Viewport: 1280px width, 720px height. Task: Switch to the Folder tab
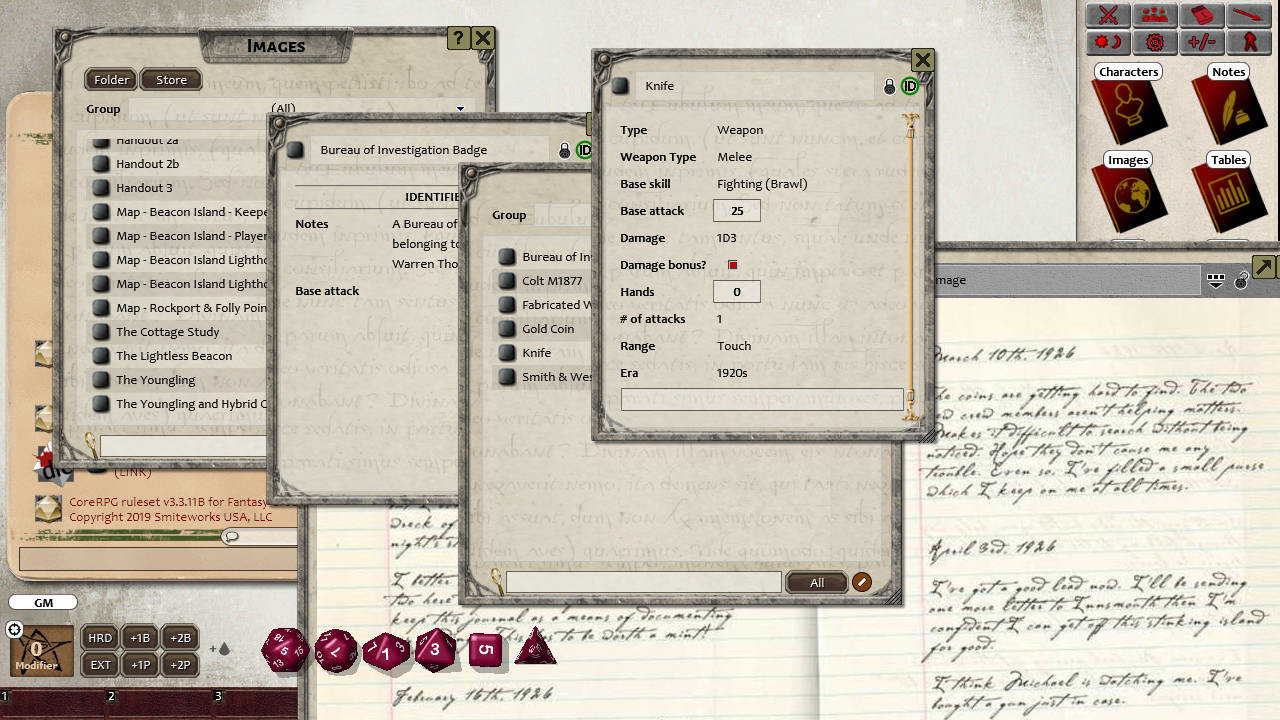pyautogui.click(x=110, y=79)
